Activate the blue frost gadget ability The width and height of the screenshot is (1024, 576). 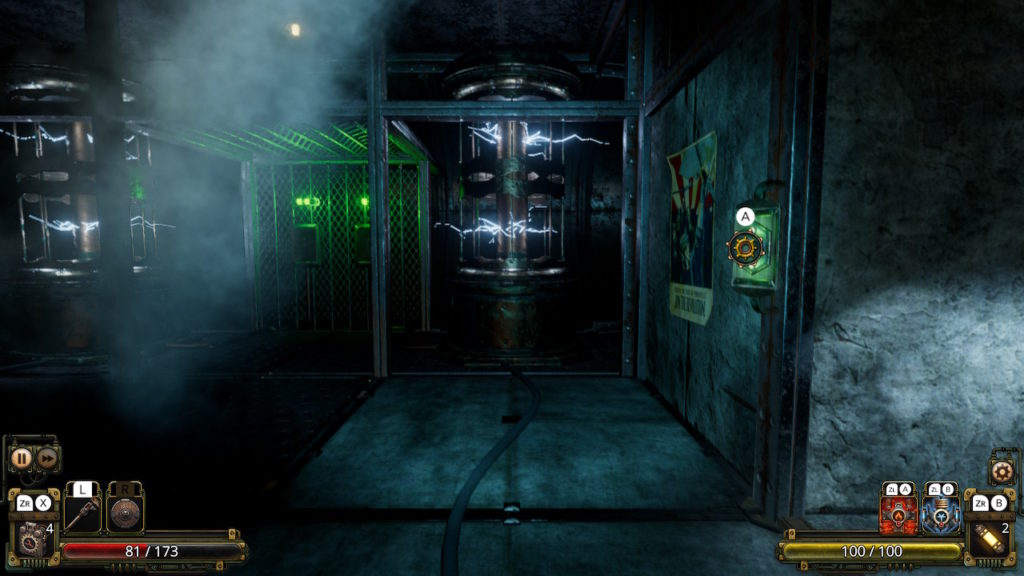click(941, 514)
